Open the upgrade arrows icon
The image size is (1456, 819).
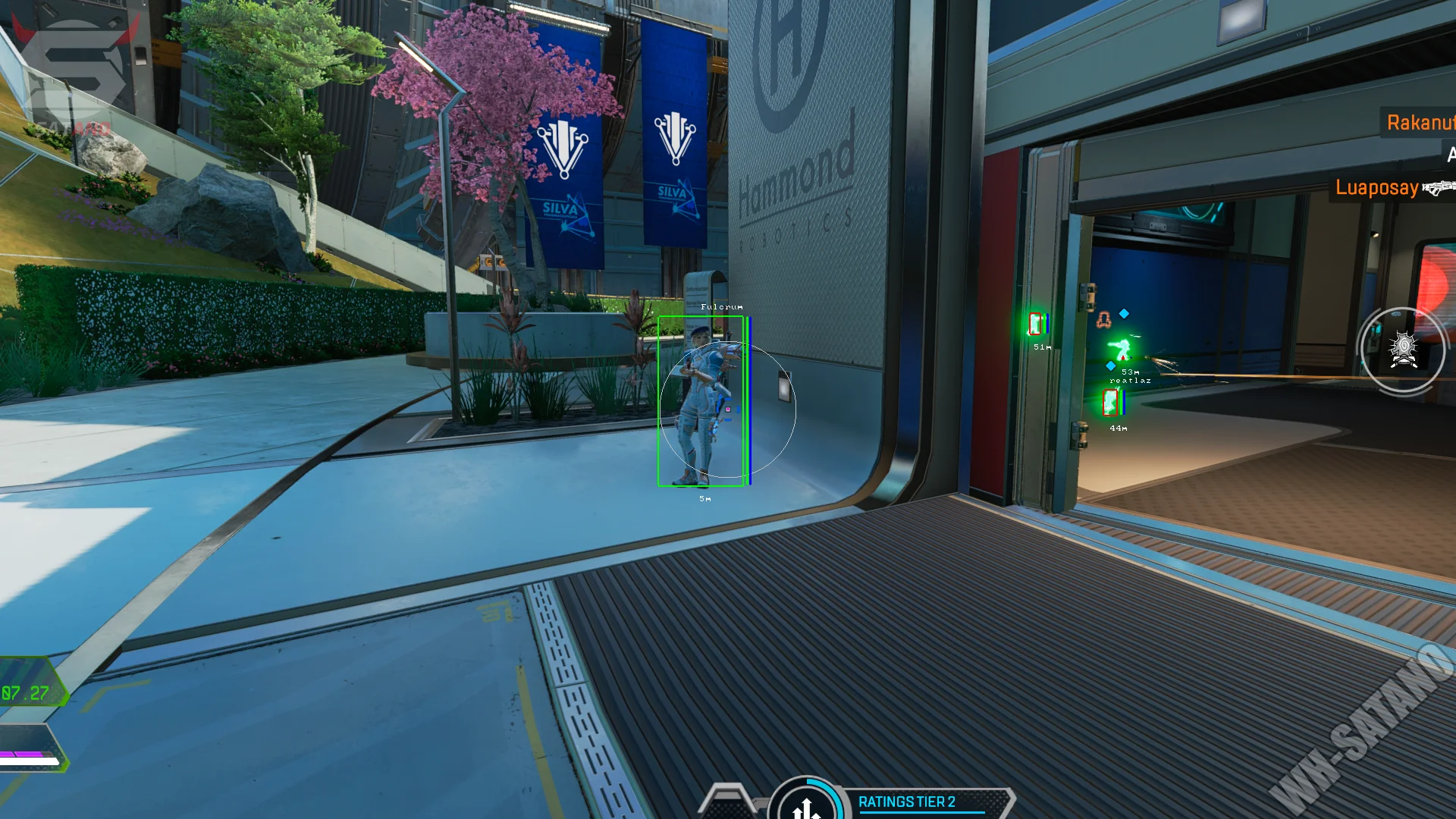tap(806, 807)
